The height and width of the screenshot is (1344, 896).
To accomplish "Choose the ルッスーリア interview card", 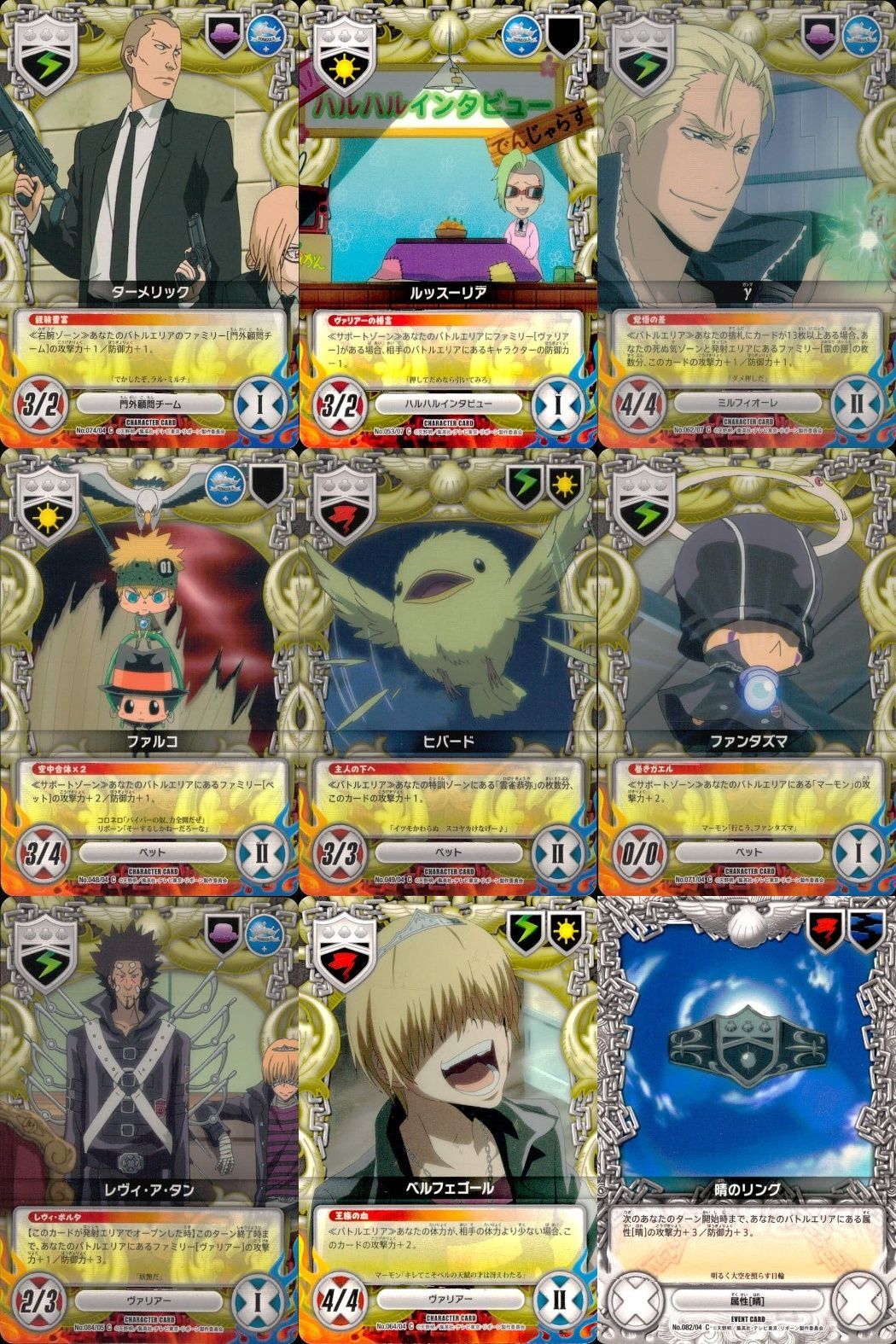I will [x=448, y=224].
